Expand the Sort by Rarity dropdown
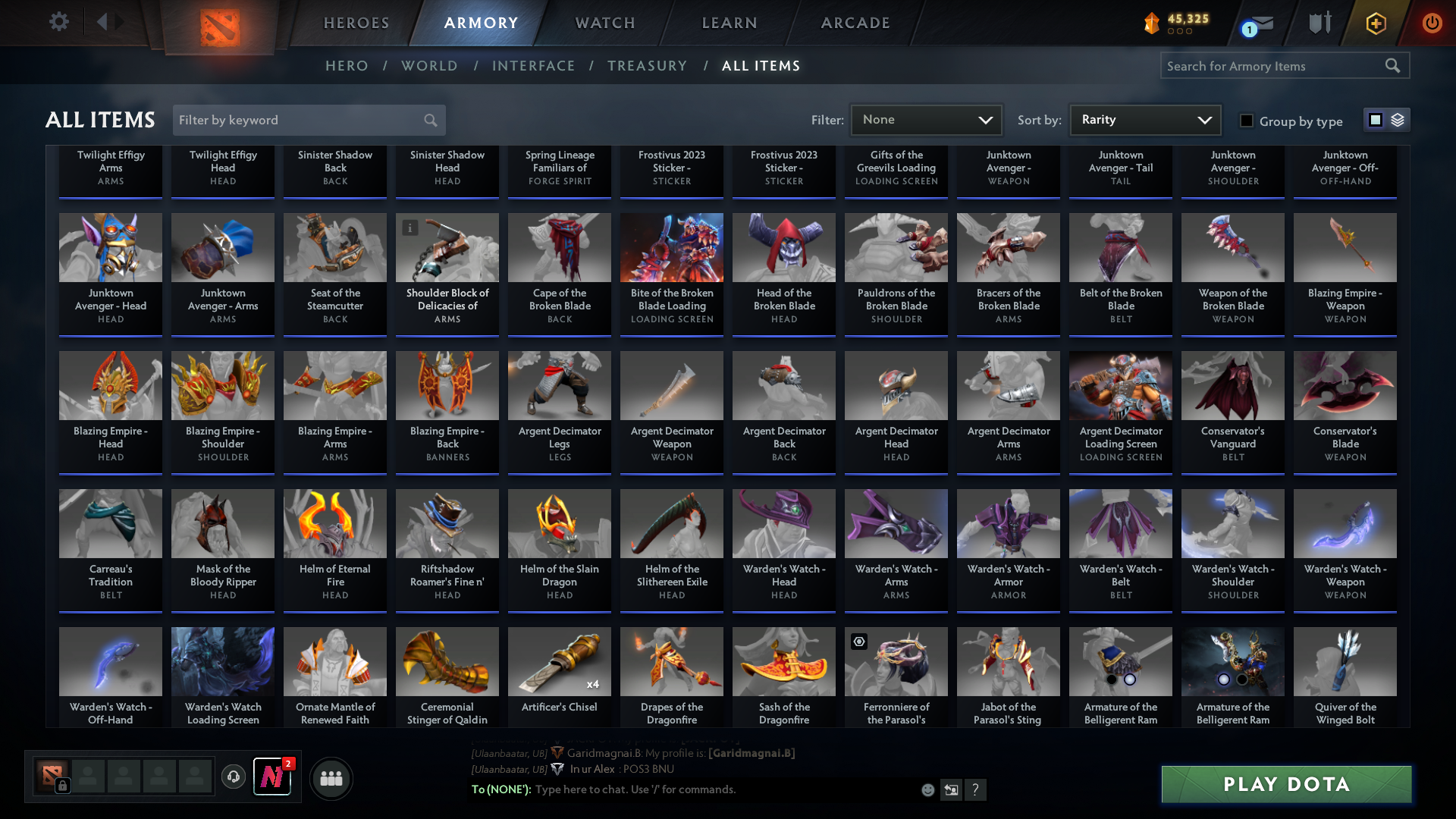The height and width of the screenshot is (819, 1456). point(1144,120)
